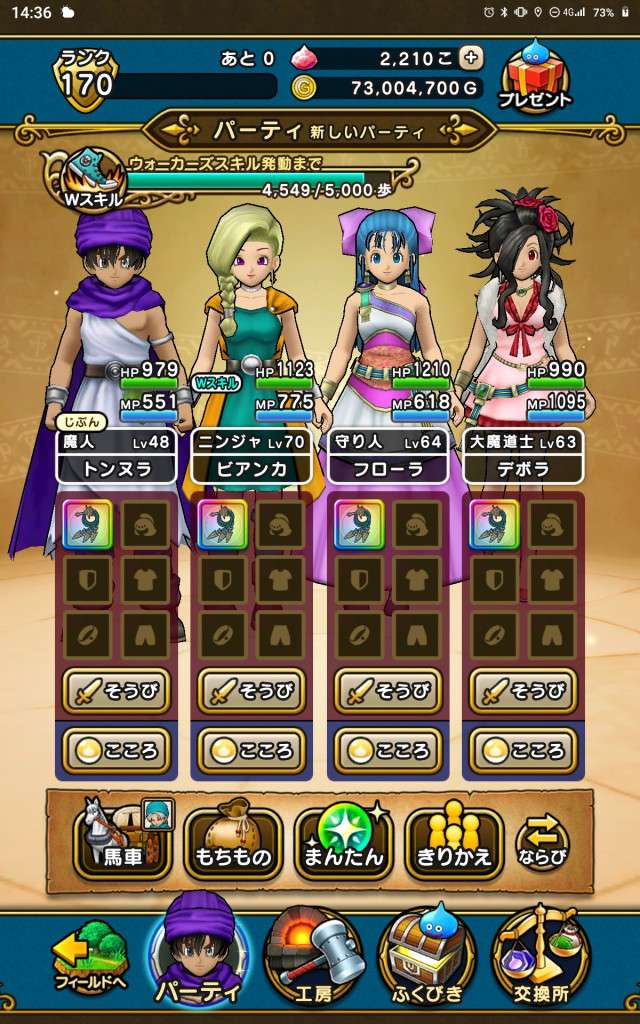Open ビアンカ's こころ menu
Screen dimensions: 640x1024
[251, 750]
